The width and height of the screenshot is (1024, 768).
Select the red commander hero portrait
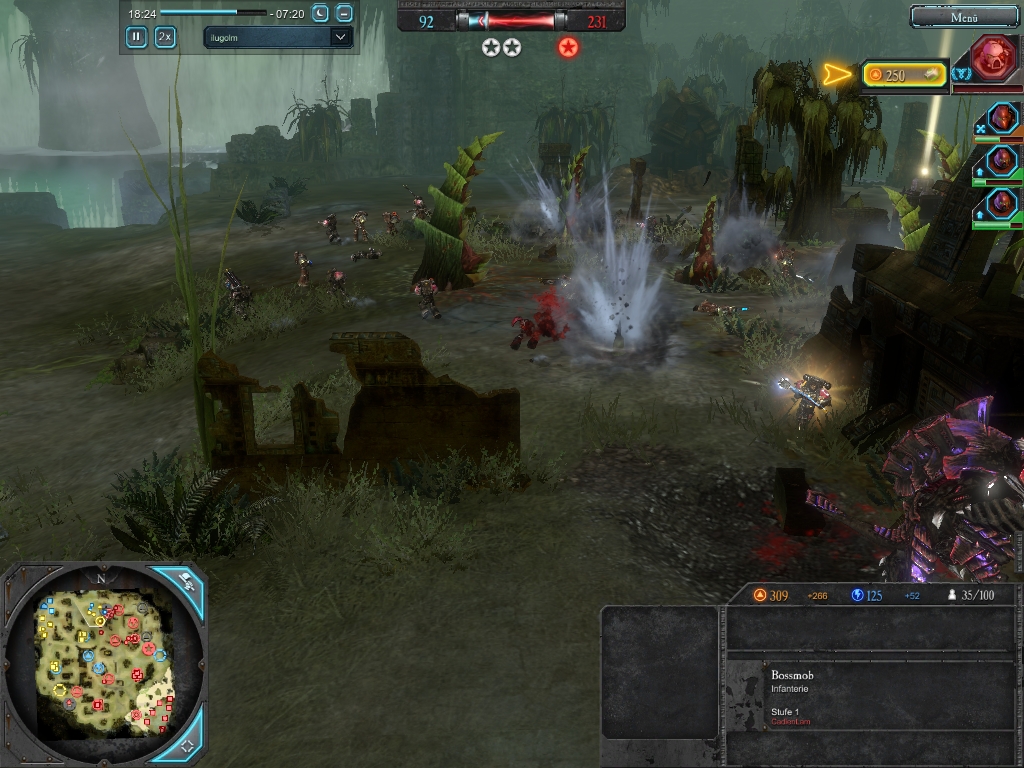(994, 59)
